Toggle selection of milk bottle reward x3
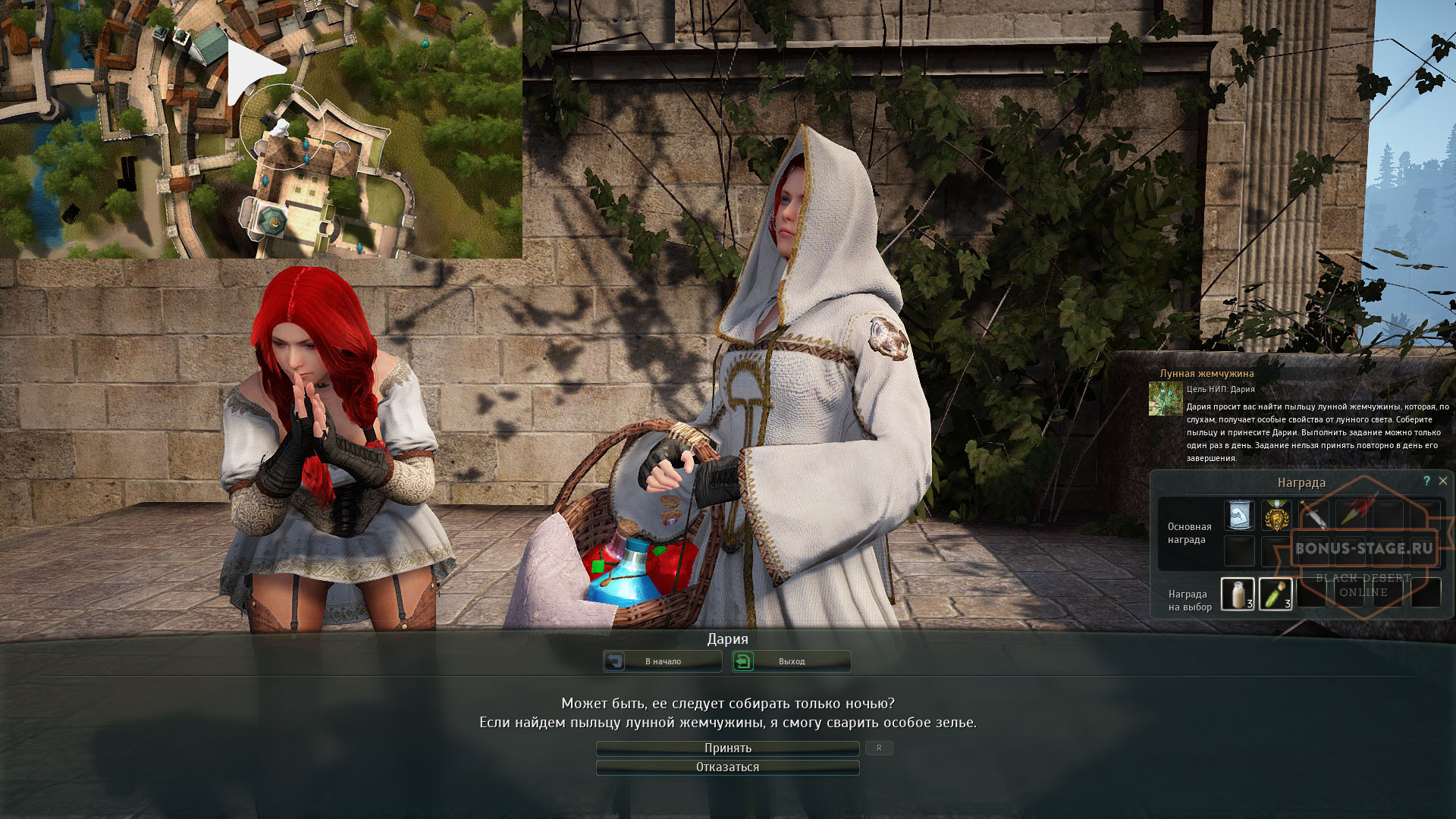 point(1238,595)
